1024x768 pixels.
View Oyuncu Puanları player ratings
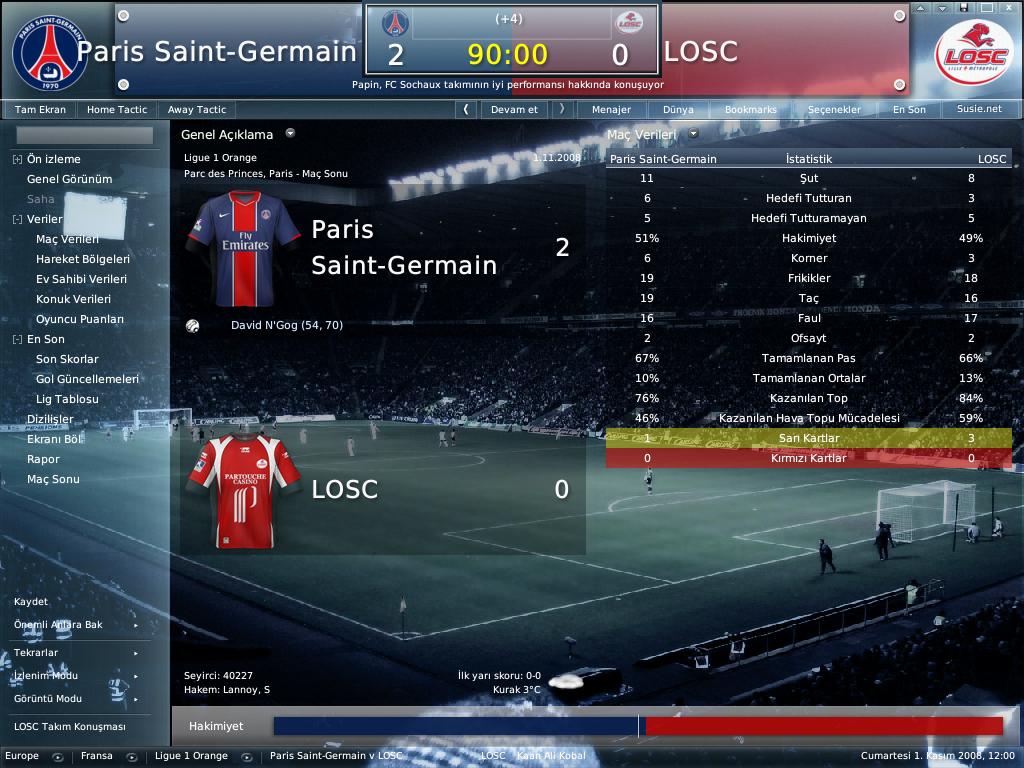tap(80, 319)
